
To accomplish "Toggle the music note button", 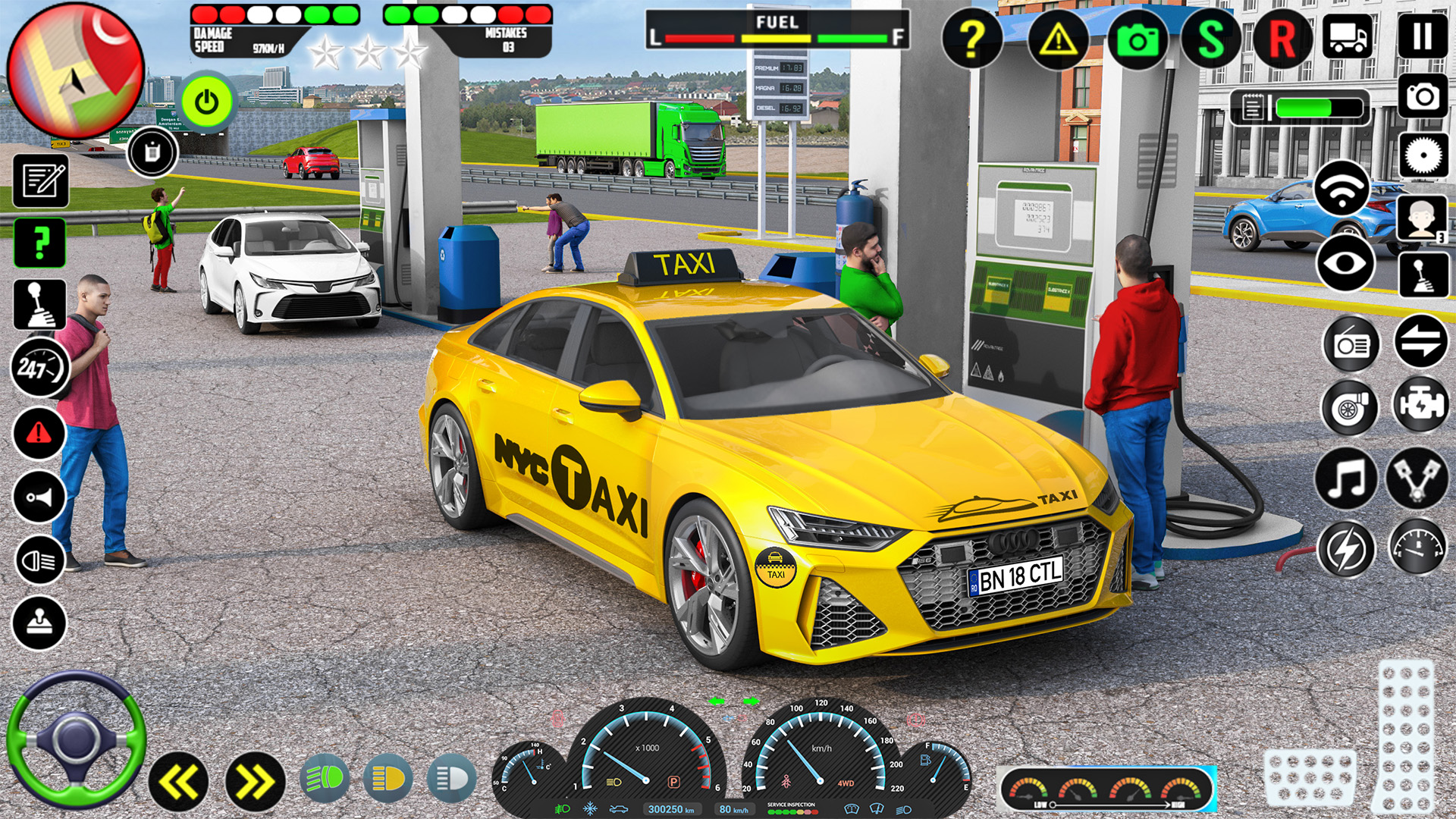I will point(1346,479).
